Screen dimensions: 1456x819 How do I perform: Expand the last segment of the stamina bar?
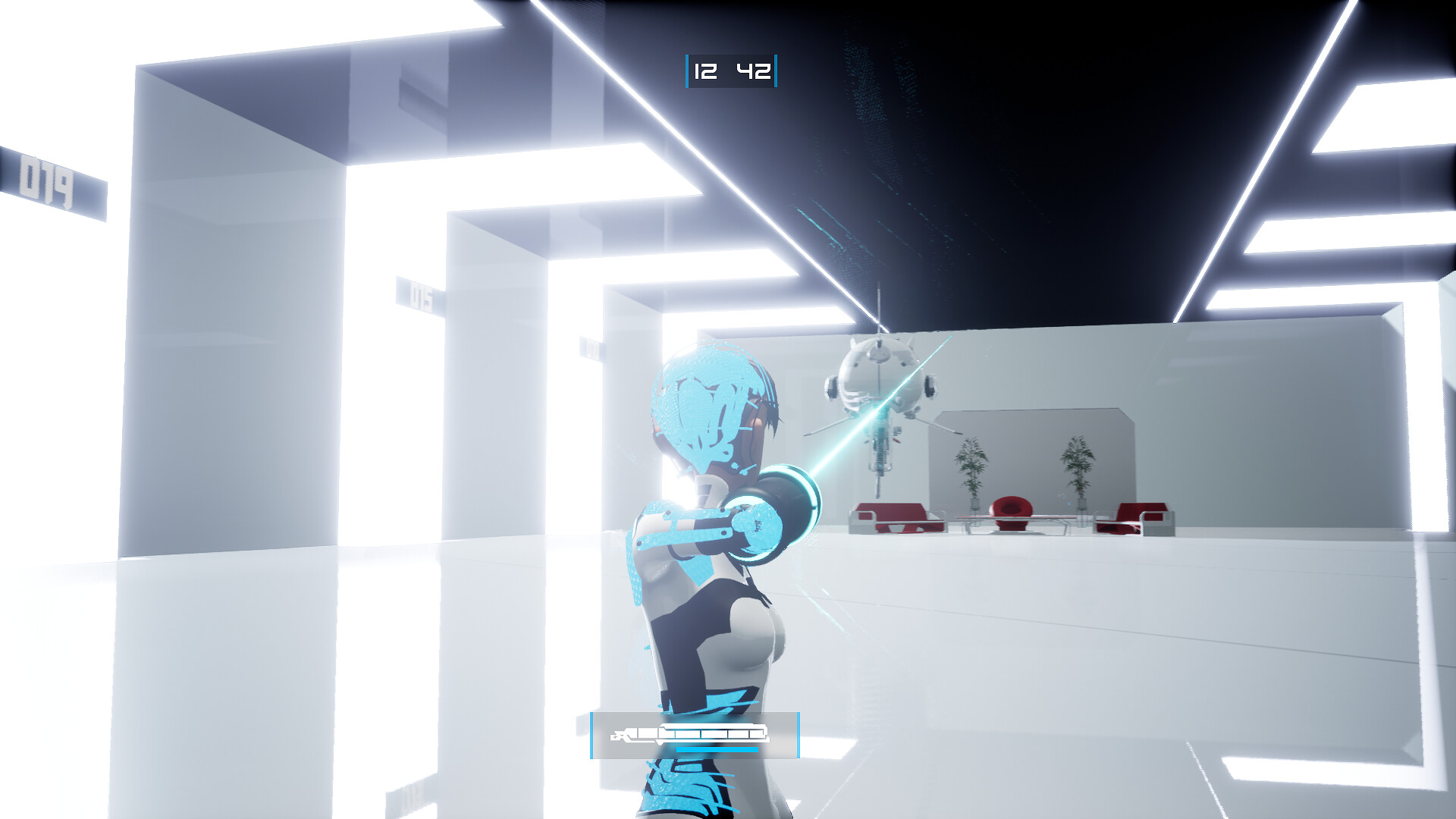[x=757, y=733]
